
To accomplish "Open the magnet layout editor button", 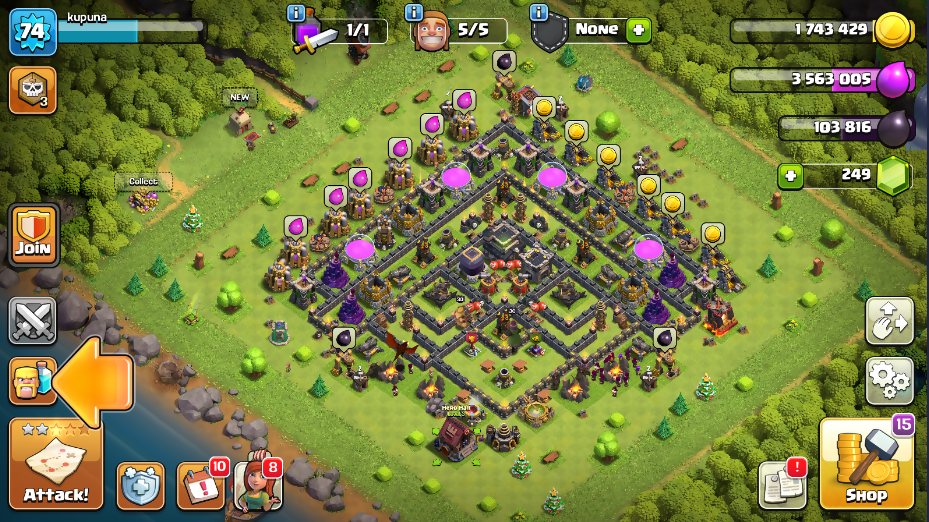I will tap(889, 322).
